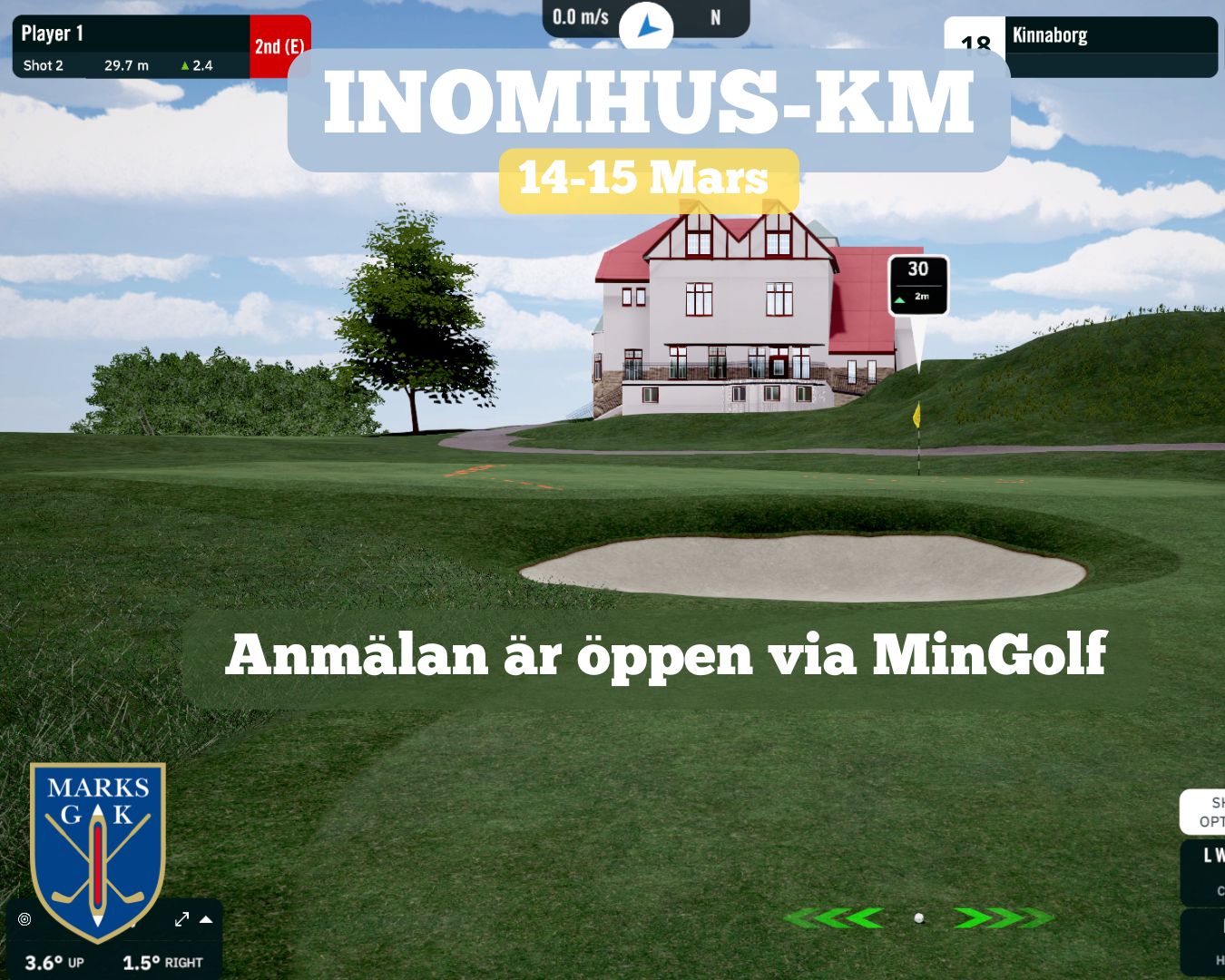Collapse the launch panel using the up triangle
The width and height of the screenshot is (1225, 980).
[206, 919]
